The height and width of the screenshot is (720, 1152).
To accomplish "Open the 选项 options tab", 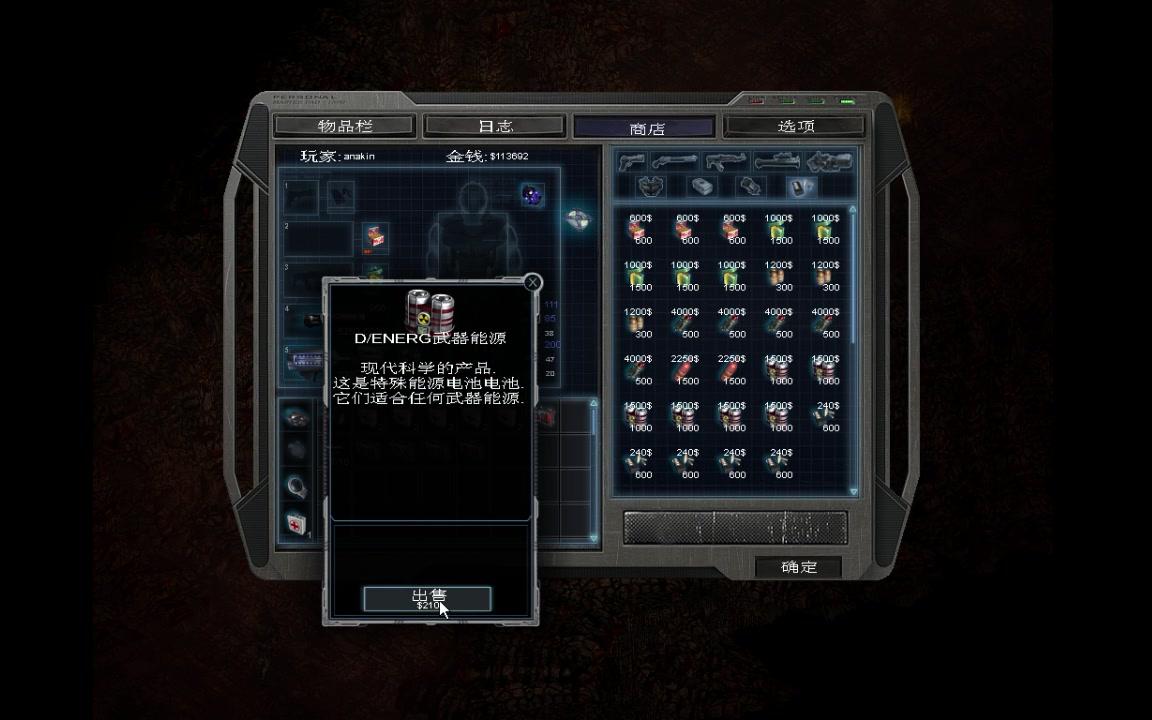I will [796, 126].
